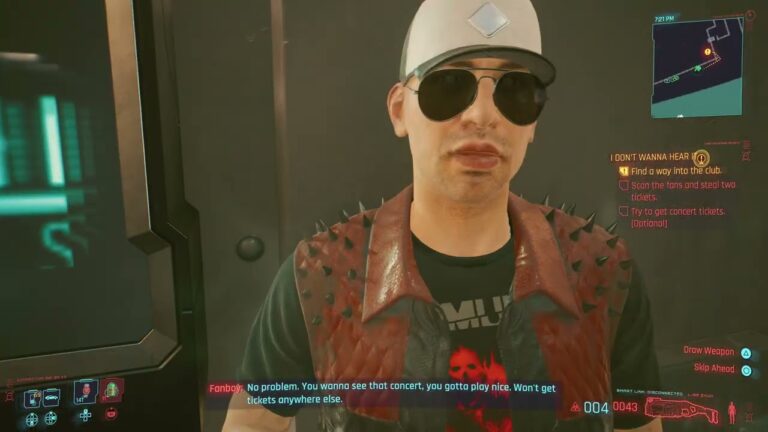This screenshot has height=432, width=768.
Task: Select the yellow quest marker on the minimap
Action: tap(708, 51)
